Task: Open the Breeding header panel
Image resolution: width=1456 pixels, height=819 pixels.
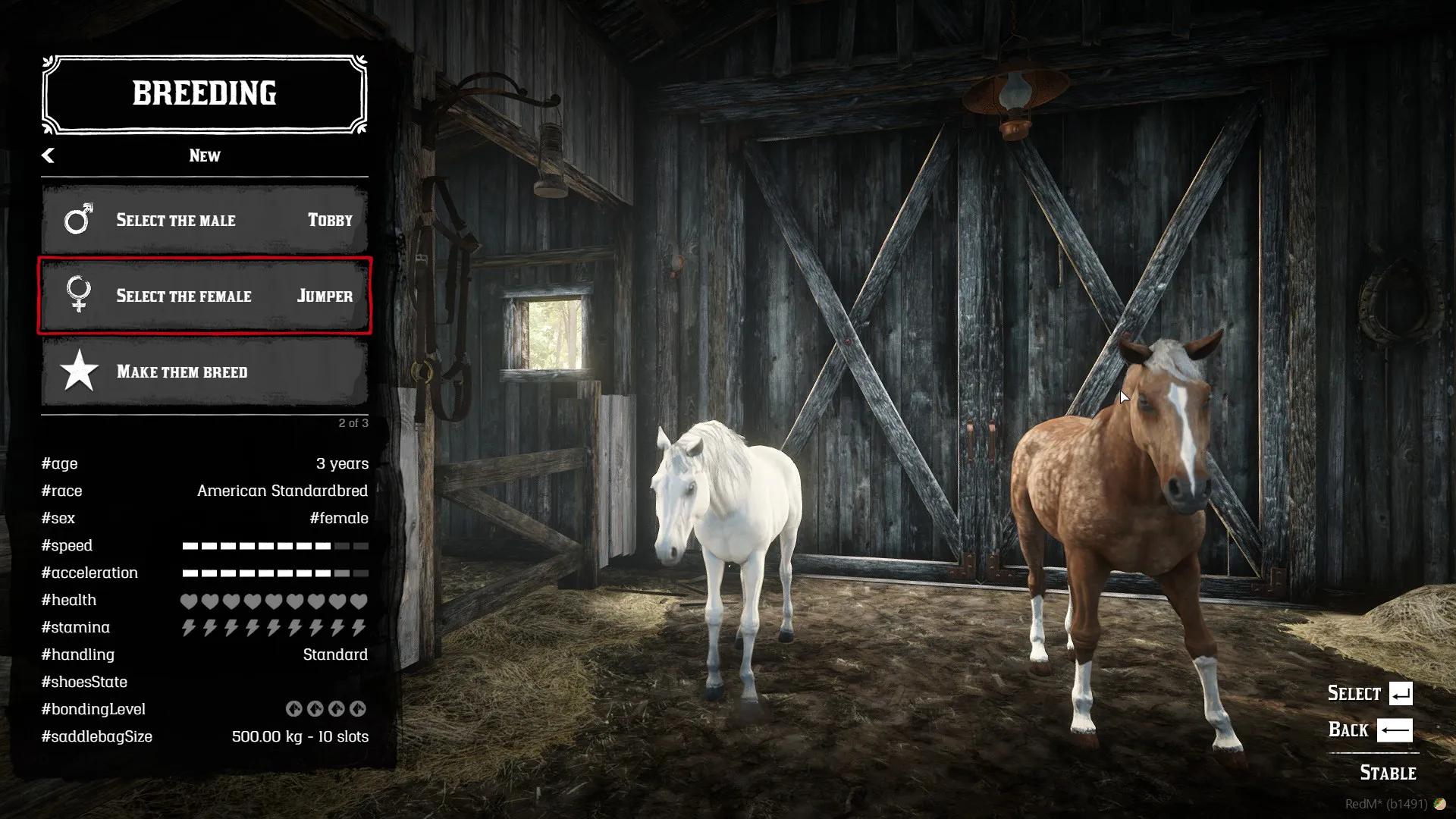Action: pos(205,93)
